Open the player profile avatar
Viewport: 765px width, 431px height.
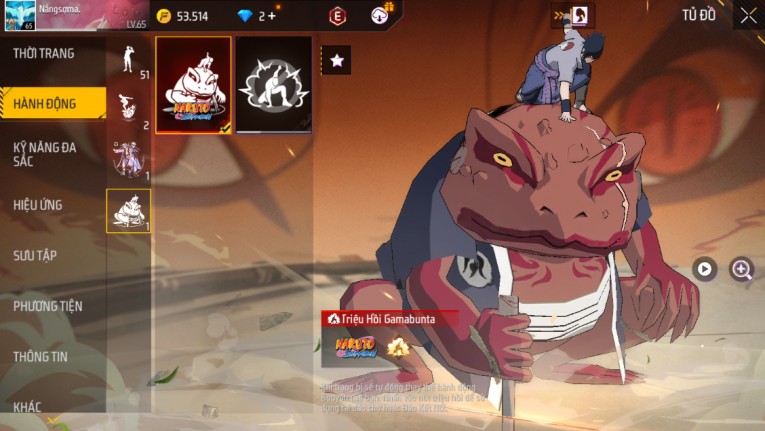coord(19,16)
